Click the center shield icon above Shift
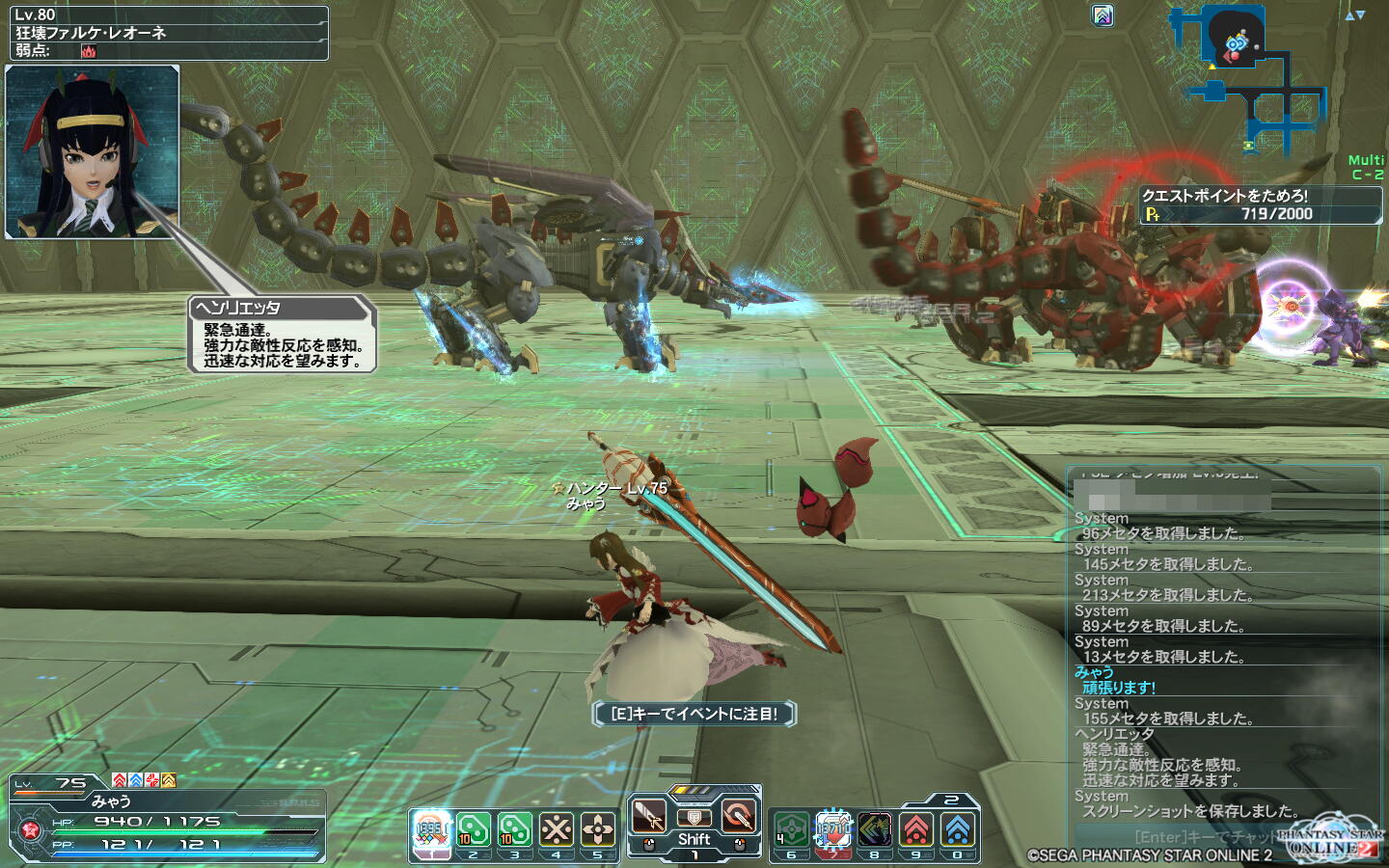Image resolution: width=1389 pixels, height=868 pixels. click(x=694, y=818)
